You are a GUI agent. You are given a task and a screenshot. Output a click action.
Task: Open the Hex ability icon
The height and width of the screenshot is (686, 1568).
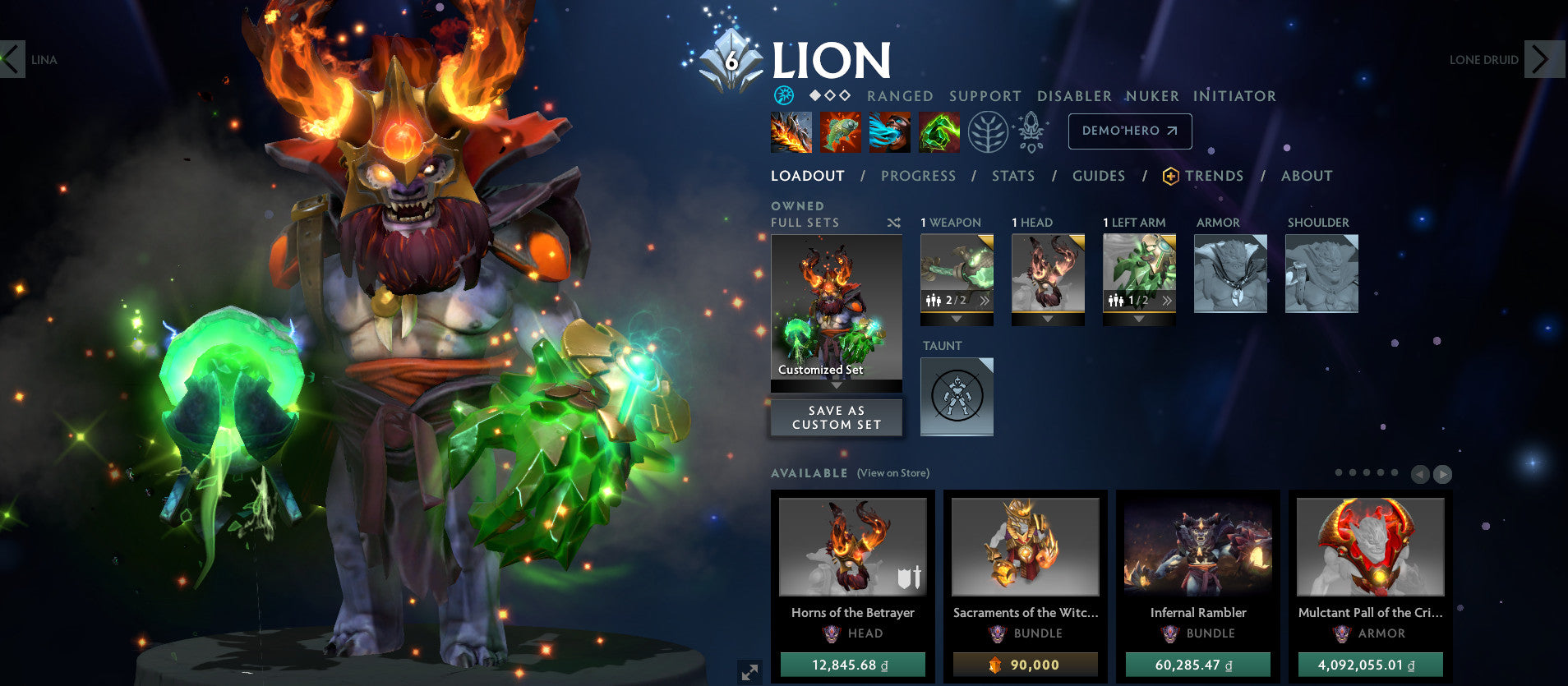(841, 131)
